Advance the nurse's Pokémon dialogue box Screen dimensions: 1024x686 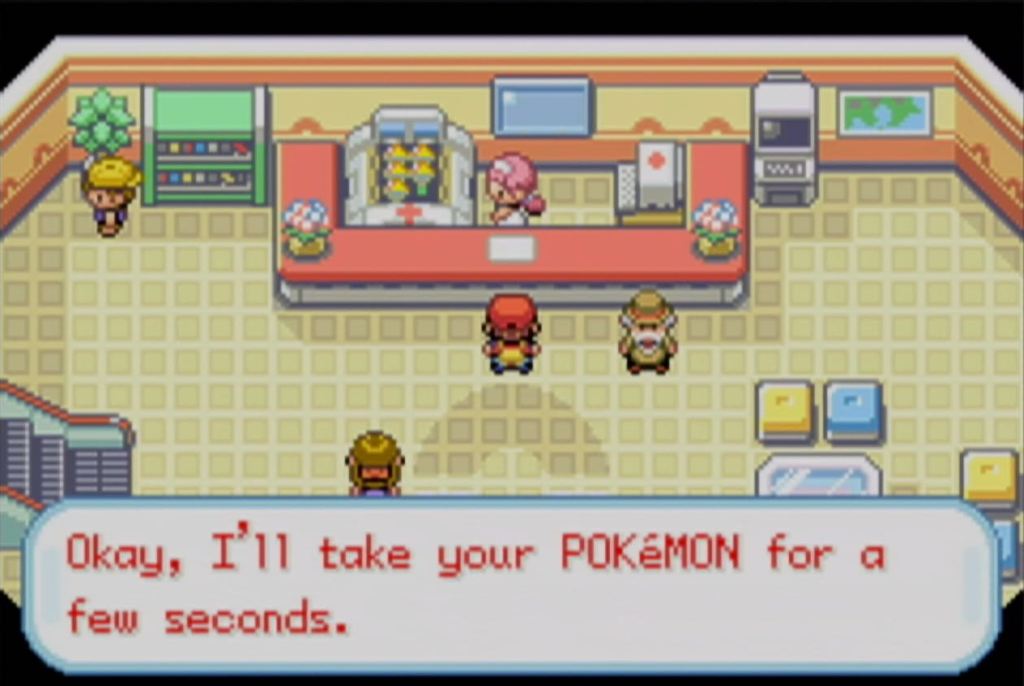click(x=511, y=584)
